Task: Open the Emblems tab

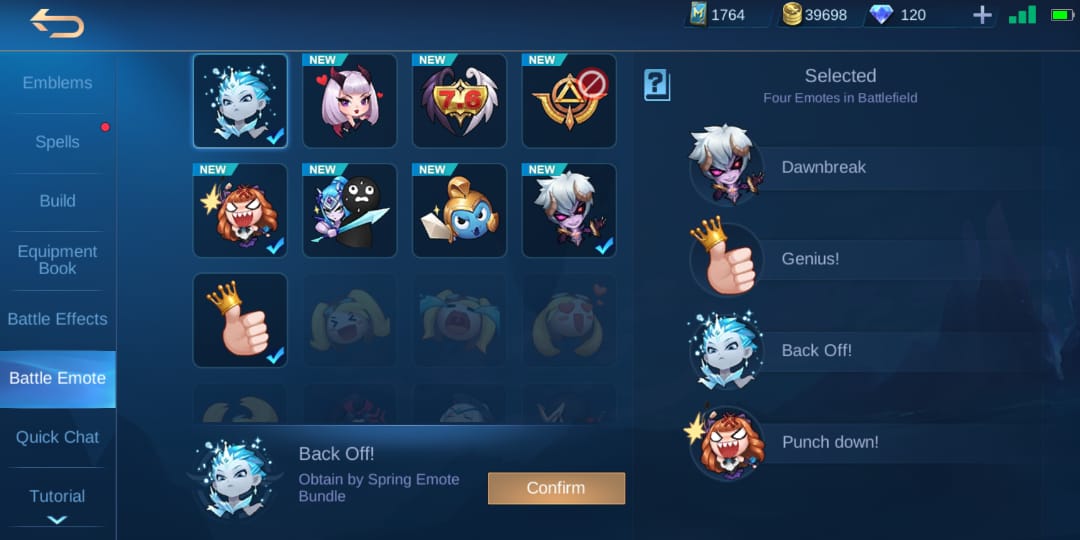Action: [57, 83]
